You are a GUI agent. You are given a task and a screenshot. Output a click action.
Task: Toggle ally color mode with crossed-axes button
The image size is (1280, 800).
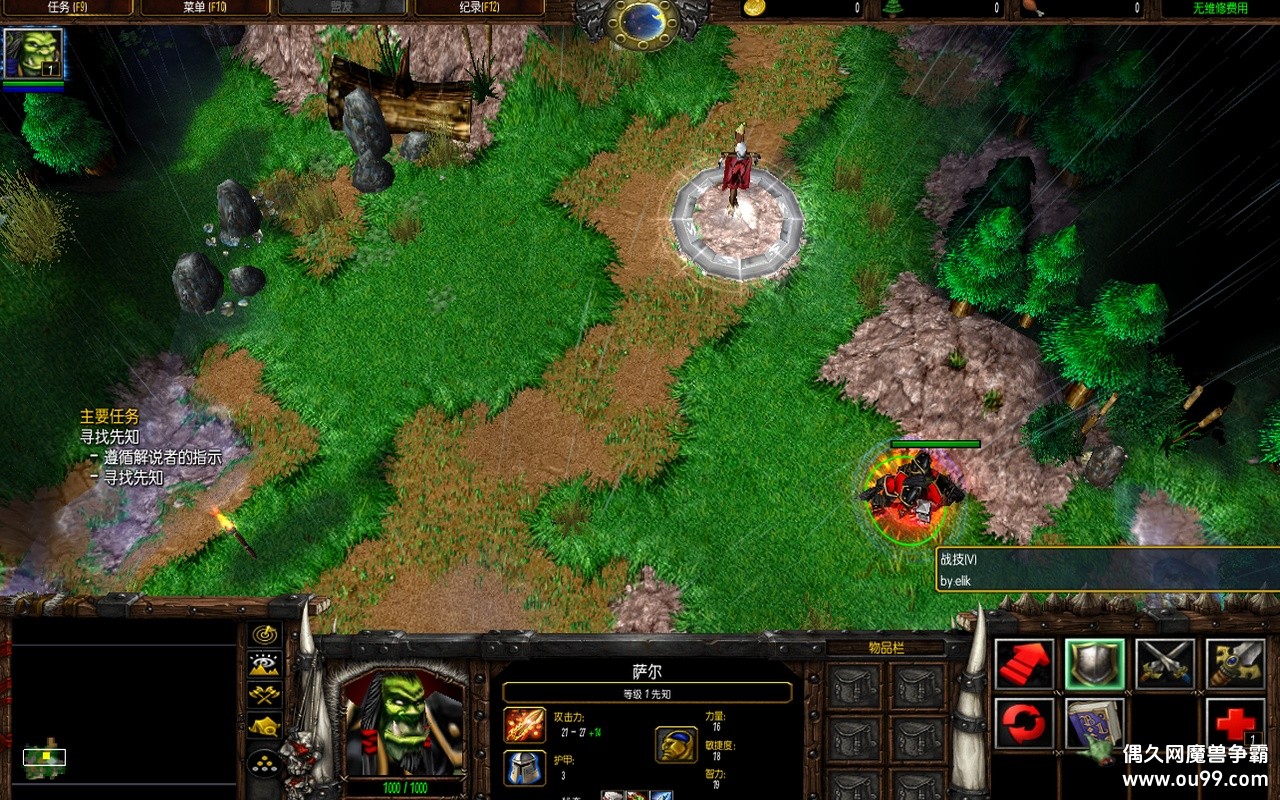click(x=265, y=695)
